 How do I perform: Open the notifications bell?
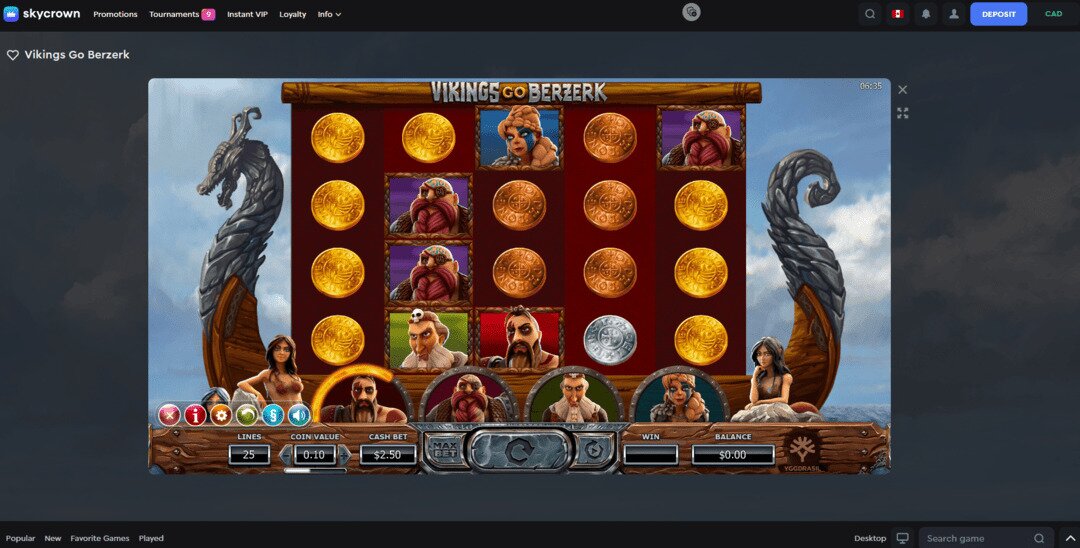(926, 14)
